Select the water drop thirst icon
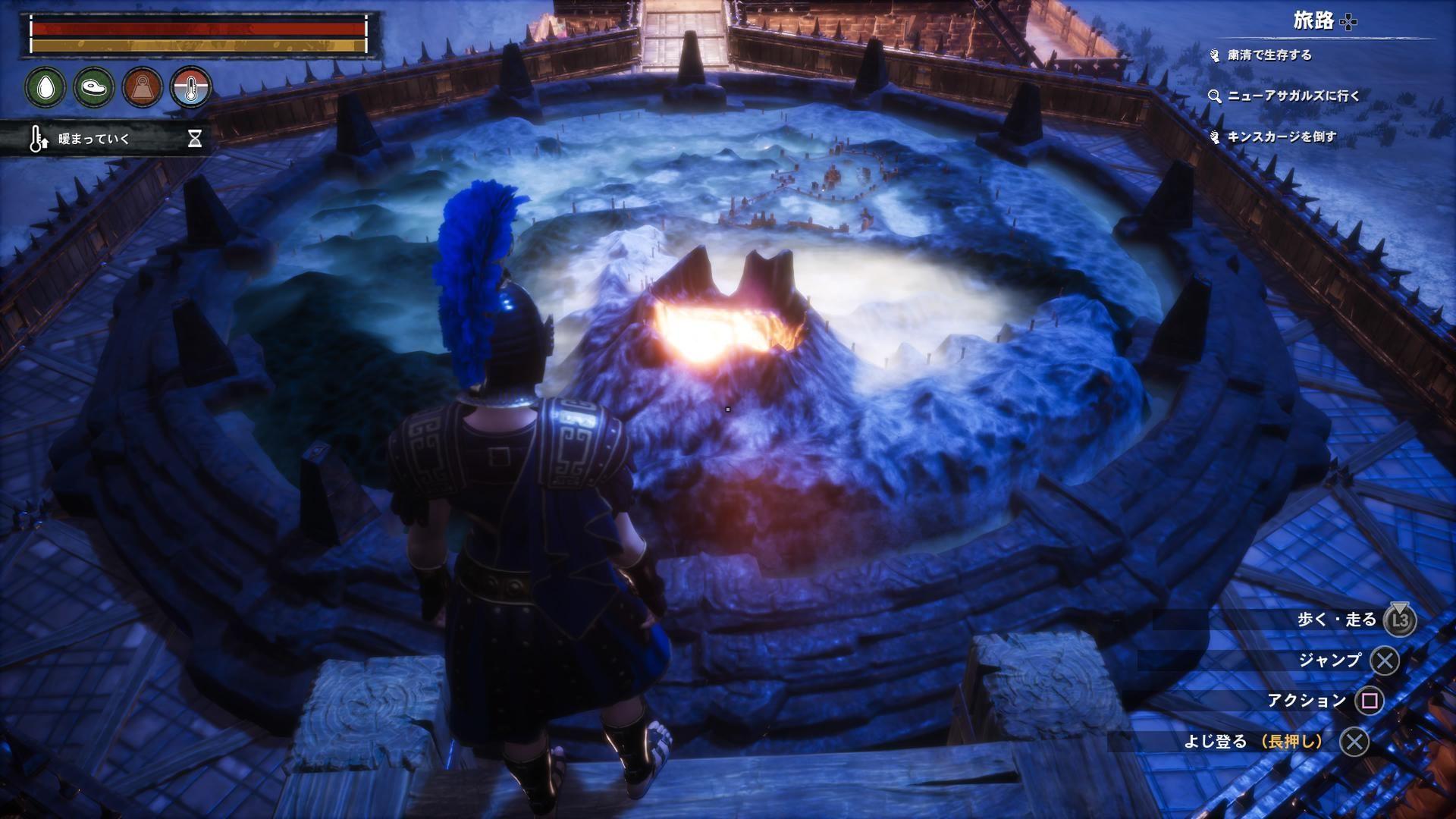 click(x=45, y=87)
